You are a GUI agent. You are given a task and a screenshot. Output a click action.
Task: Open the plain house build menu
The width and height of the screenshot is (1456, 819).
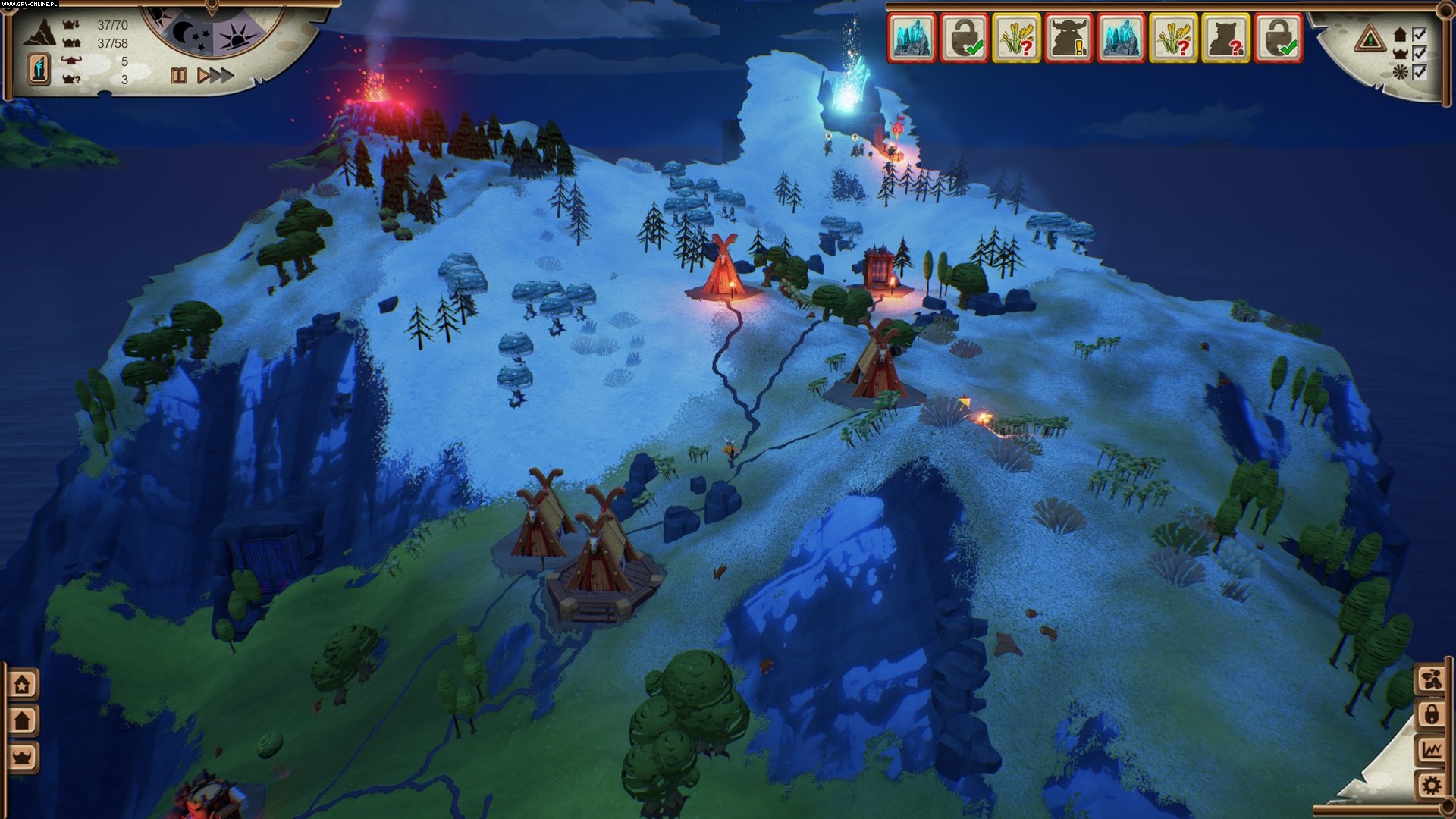(x=23, y=720)
